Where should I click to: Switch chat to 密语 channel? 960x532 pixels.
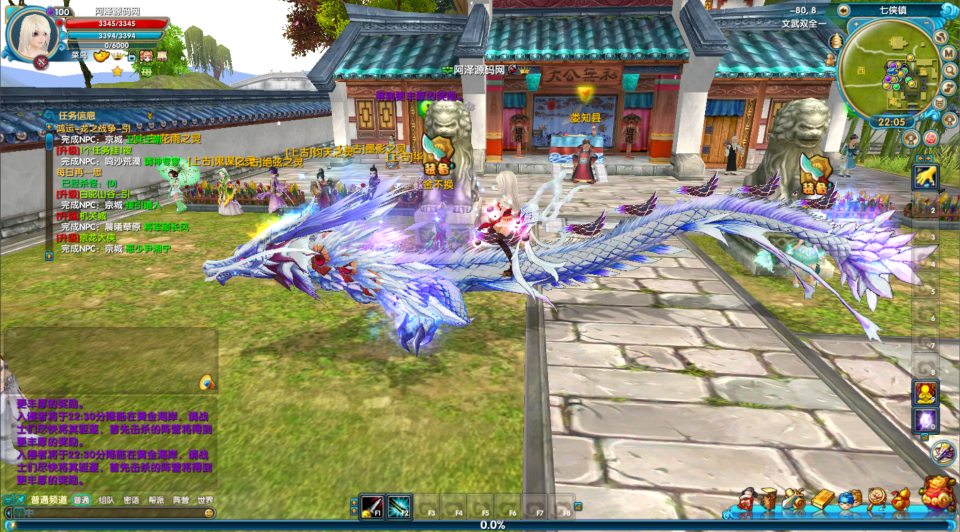click(132, 500)
